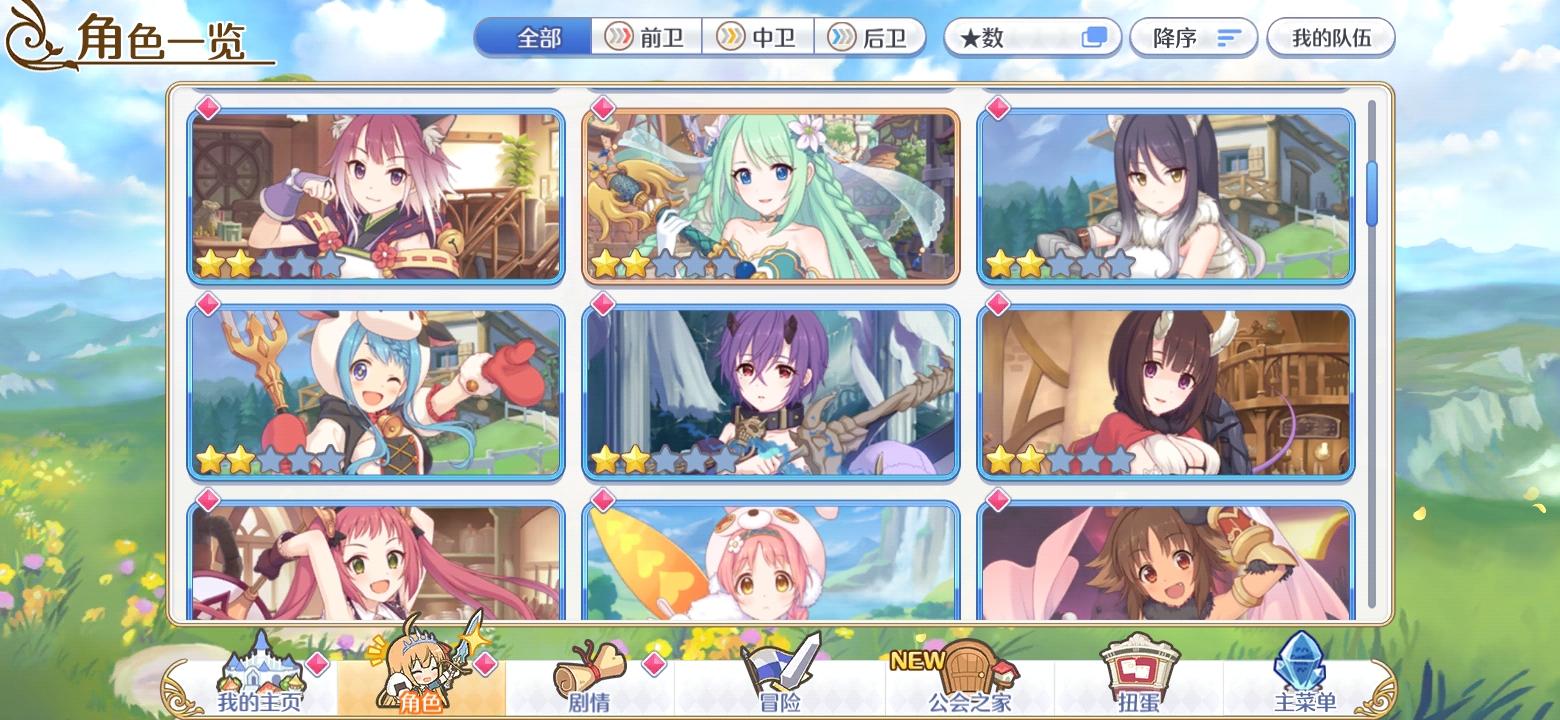
Task: Select the 中卫 midguard filter
Action: 757,37
